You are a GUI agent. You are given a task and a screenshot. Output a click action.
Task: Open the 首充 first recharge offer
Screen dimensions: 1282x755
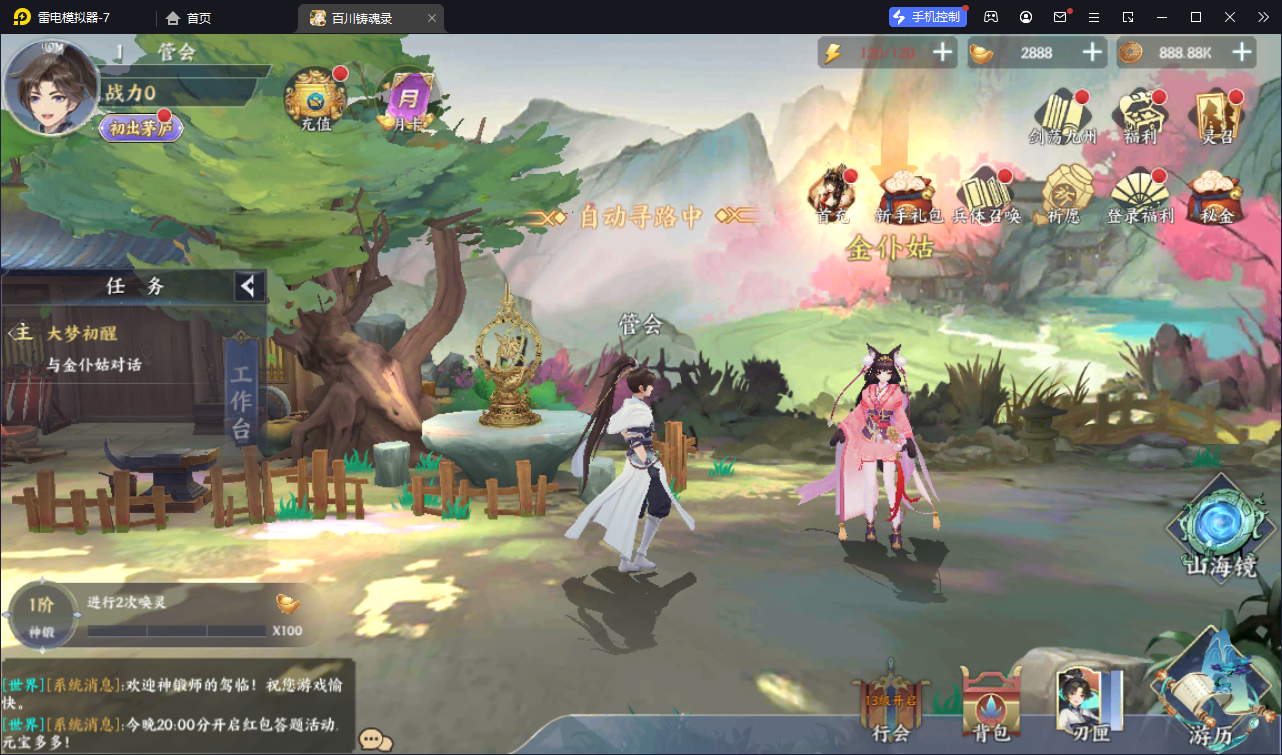(x=832, y=191)
